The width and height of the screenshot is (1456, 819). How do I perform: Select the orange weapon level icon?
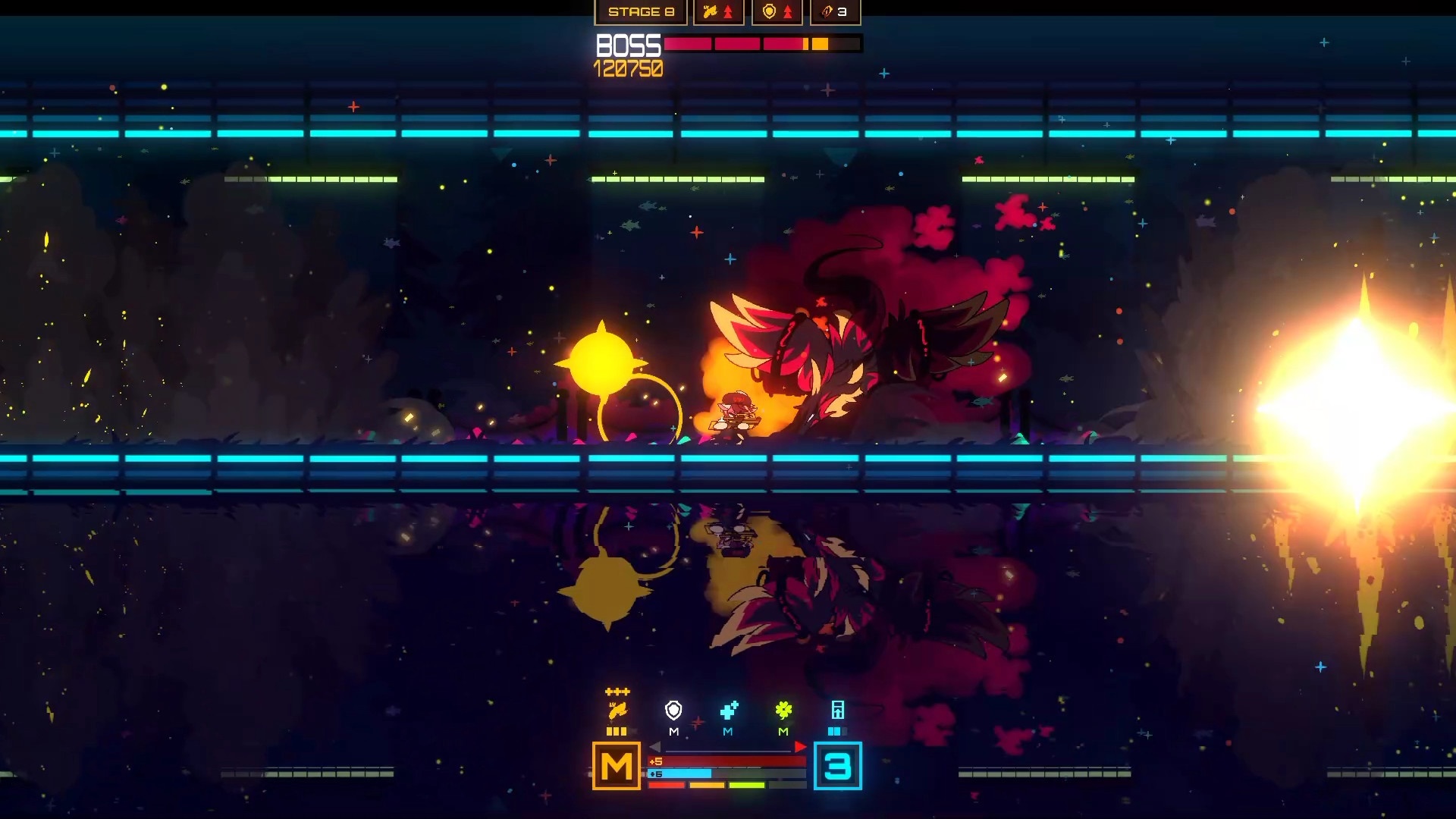click(617, 711)
